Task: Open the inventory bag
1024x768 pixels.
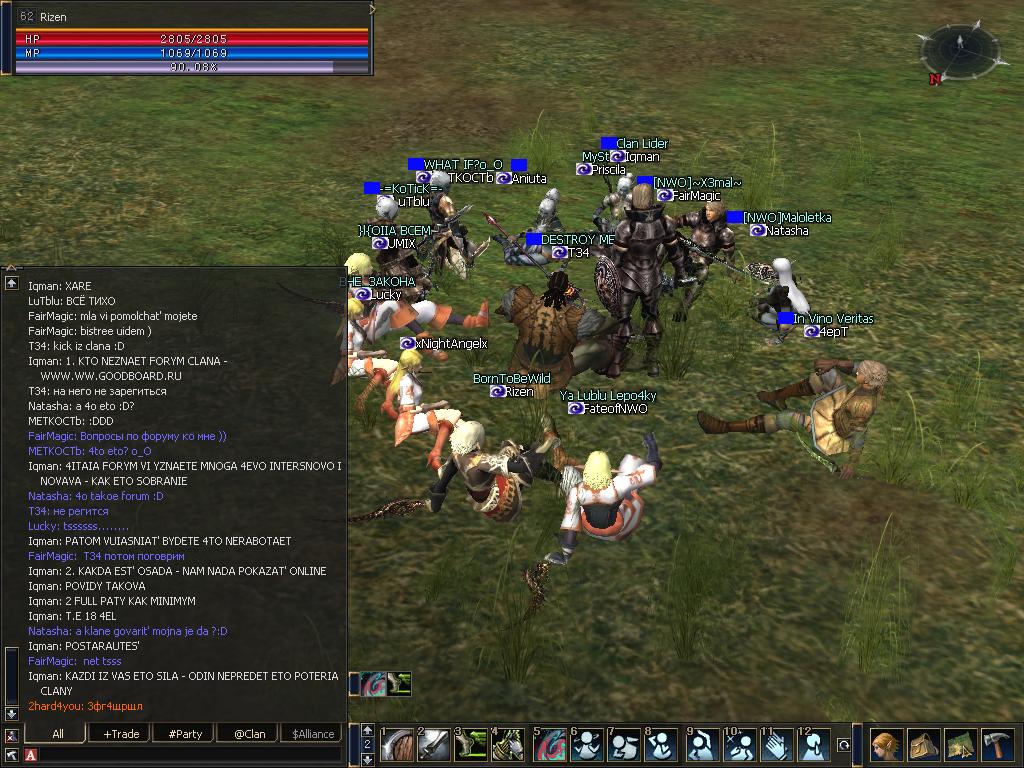Action: [x=925, y=745]
